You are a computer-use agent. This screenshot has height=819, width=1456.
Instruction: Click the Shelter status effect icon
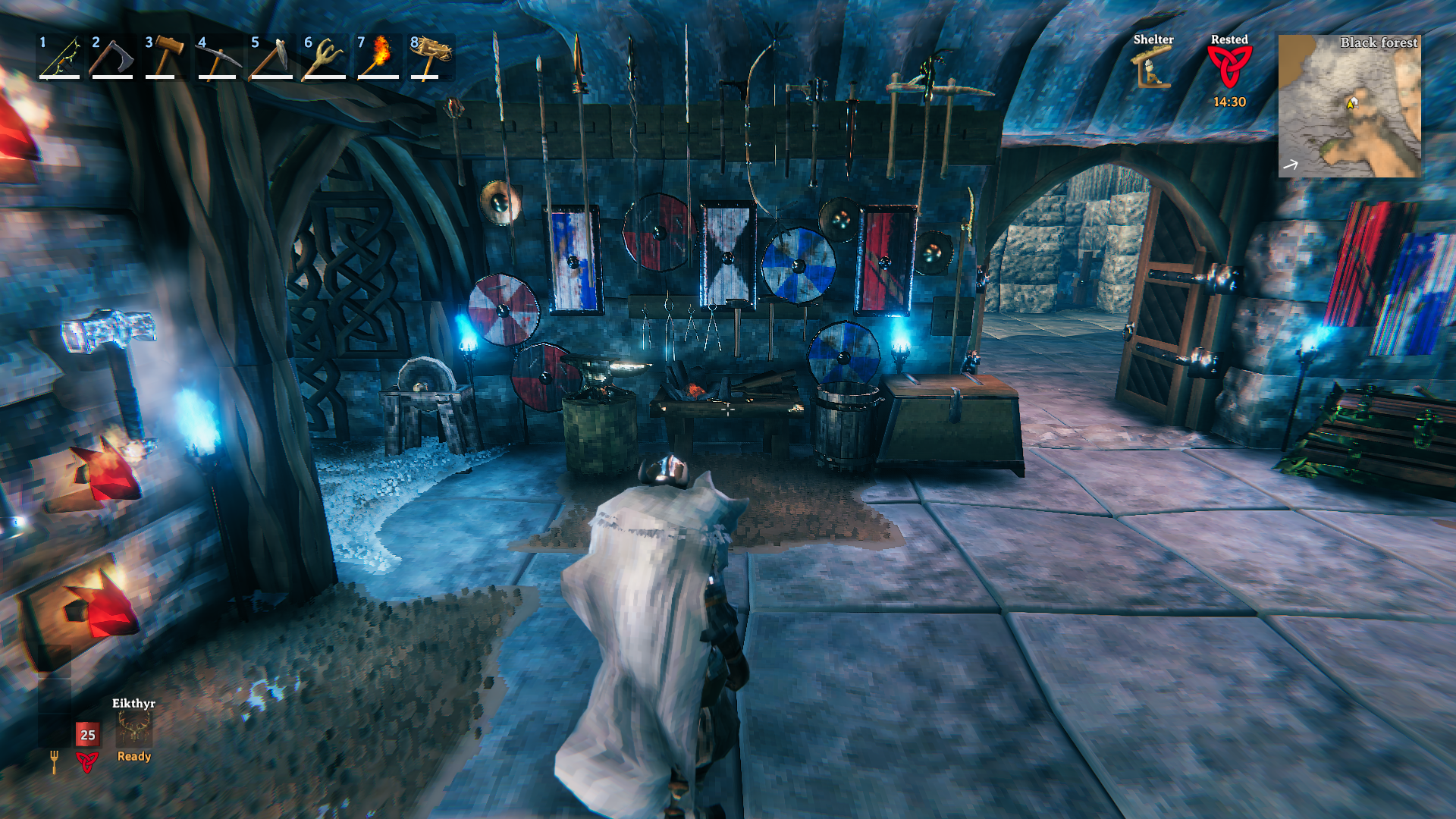pos(1153,68)
